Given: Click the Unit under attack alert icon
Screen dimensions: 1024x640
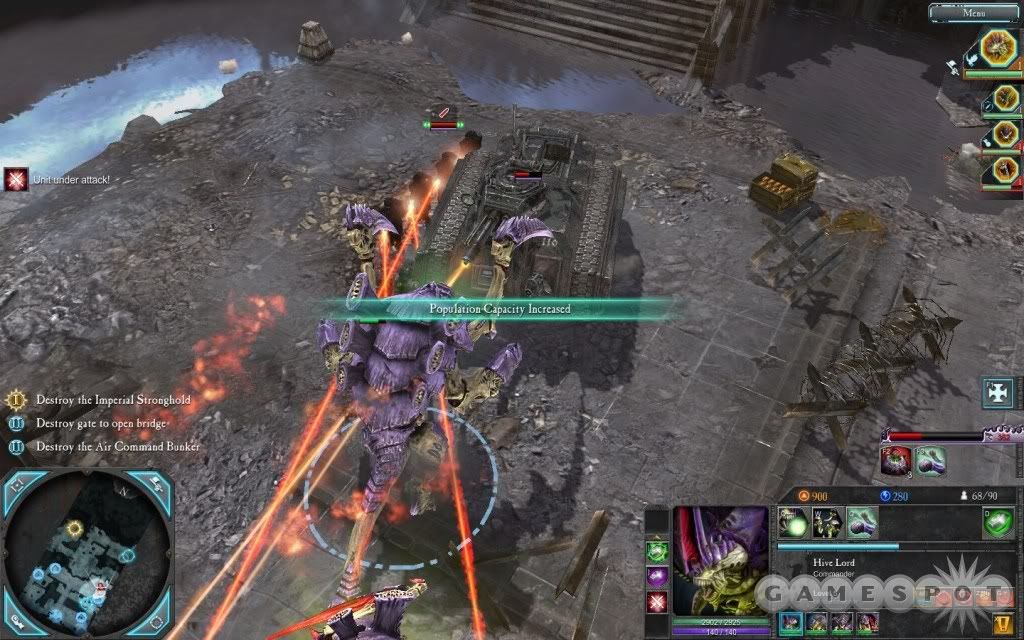Looking at the screenshot, I should click(15, 179).
